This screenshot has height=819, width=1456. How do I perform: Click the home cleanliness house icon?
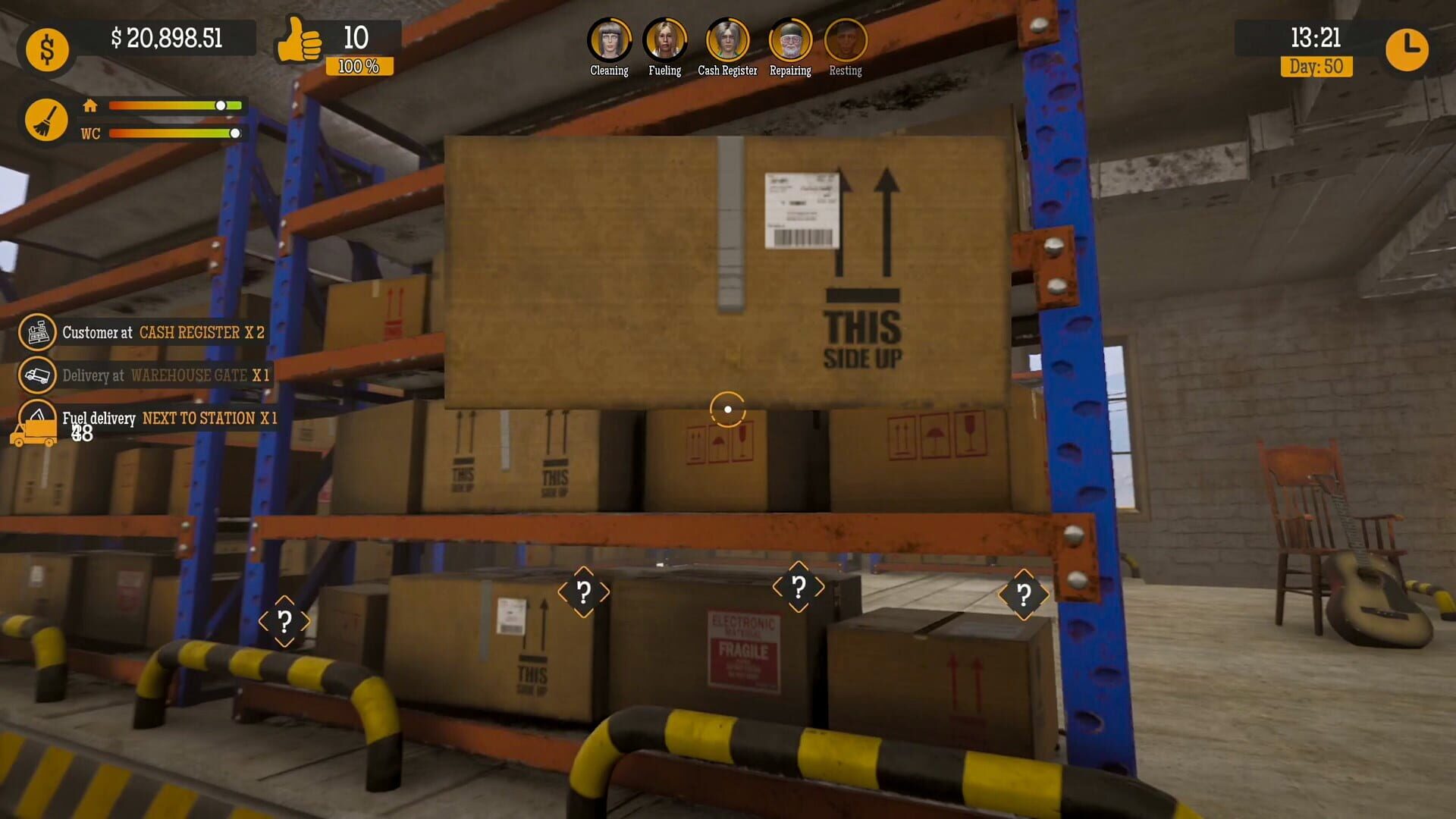[90, 106]
